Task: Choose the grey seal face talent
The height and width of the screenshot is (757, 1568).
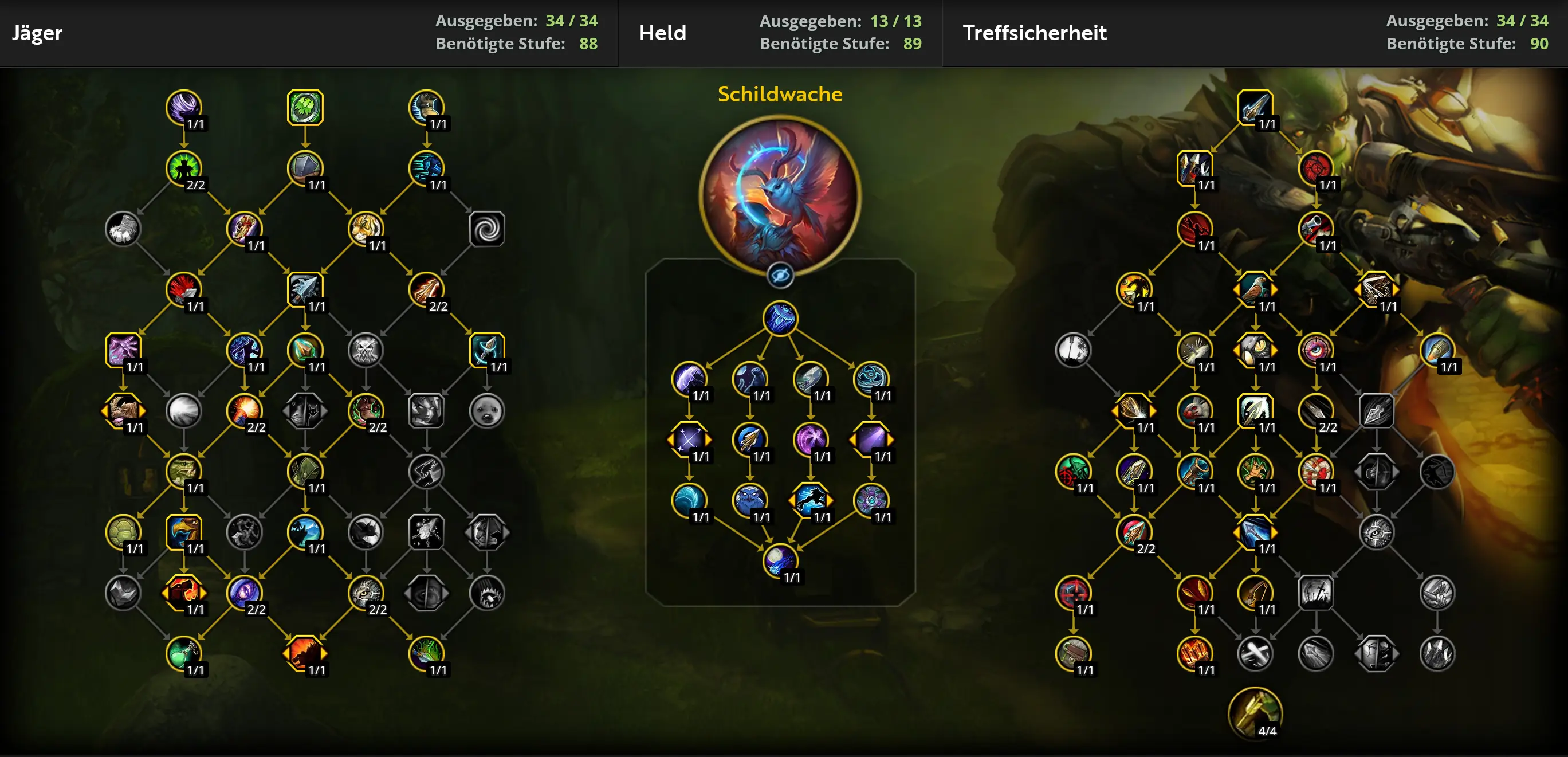Action: [487, 410]
